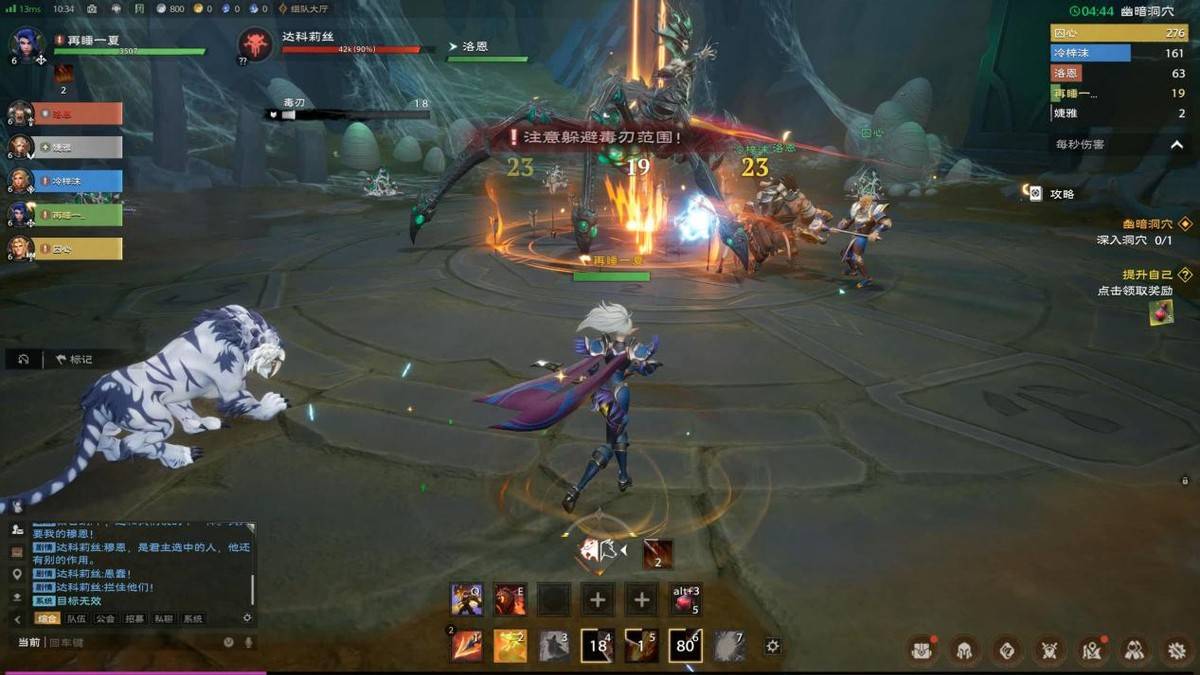
Task: Activate the E beast skill icon
Action: [510, 599]
